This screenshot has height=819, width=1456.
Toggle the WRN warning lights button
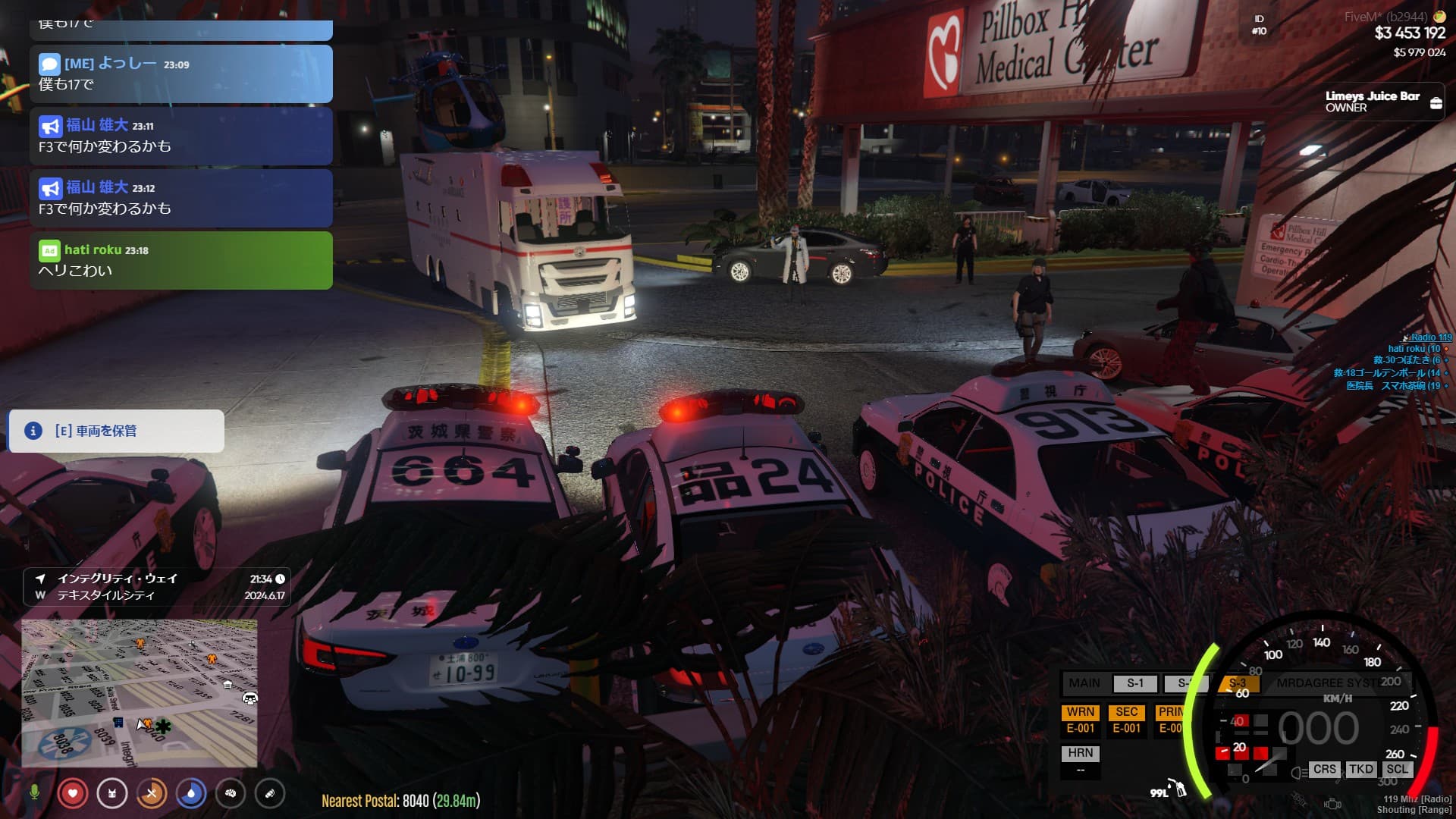[1080, 720]
